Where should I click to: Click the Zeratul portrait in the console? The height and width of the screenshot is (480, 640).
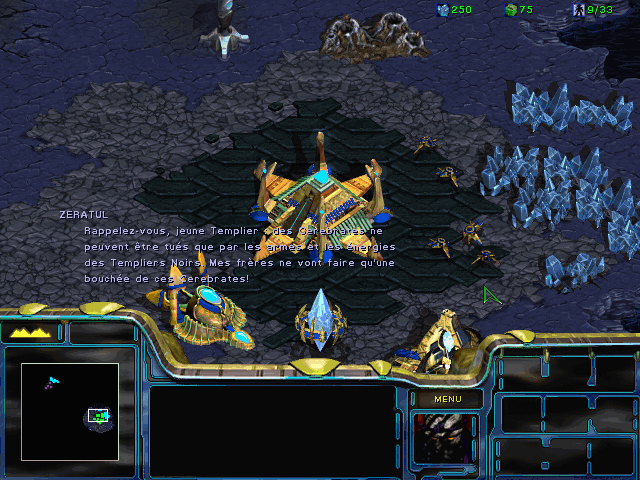446,438
